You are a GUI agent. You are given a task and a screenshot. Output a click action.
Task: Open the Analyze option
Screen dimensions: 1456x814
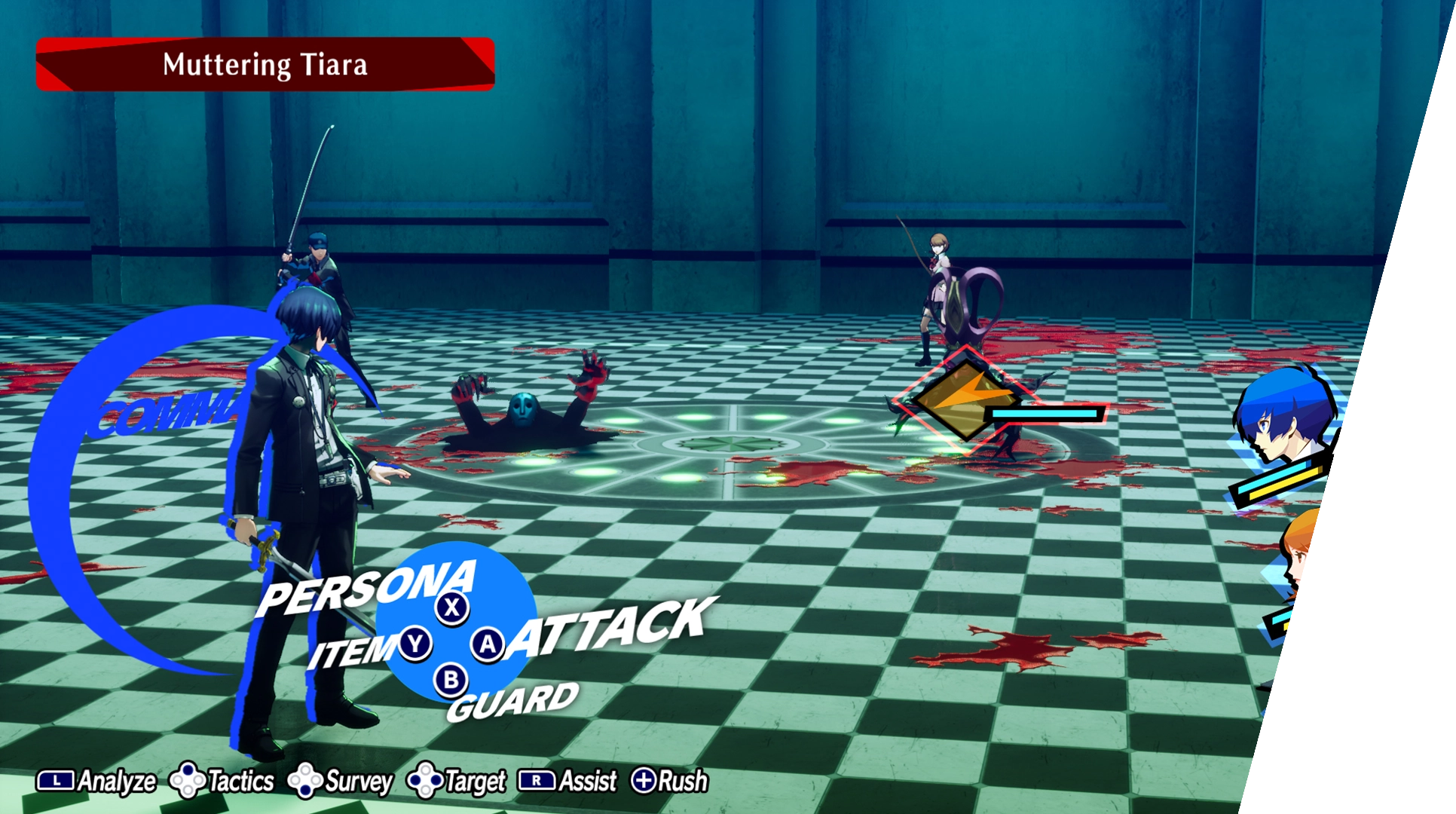coord(96,782)
